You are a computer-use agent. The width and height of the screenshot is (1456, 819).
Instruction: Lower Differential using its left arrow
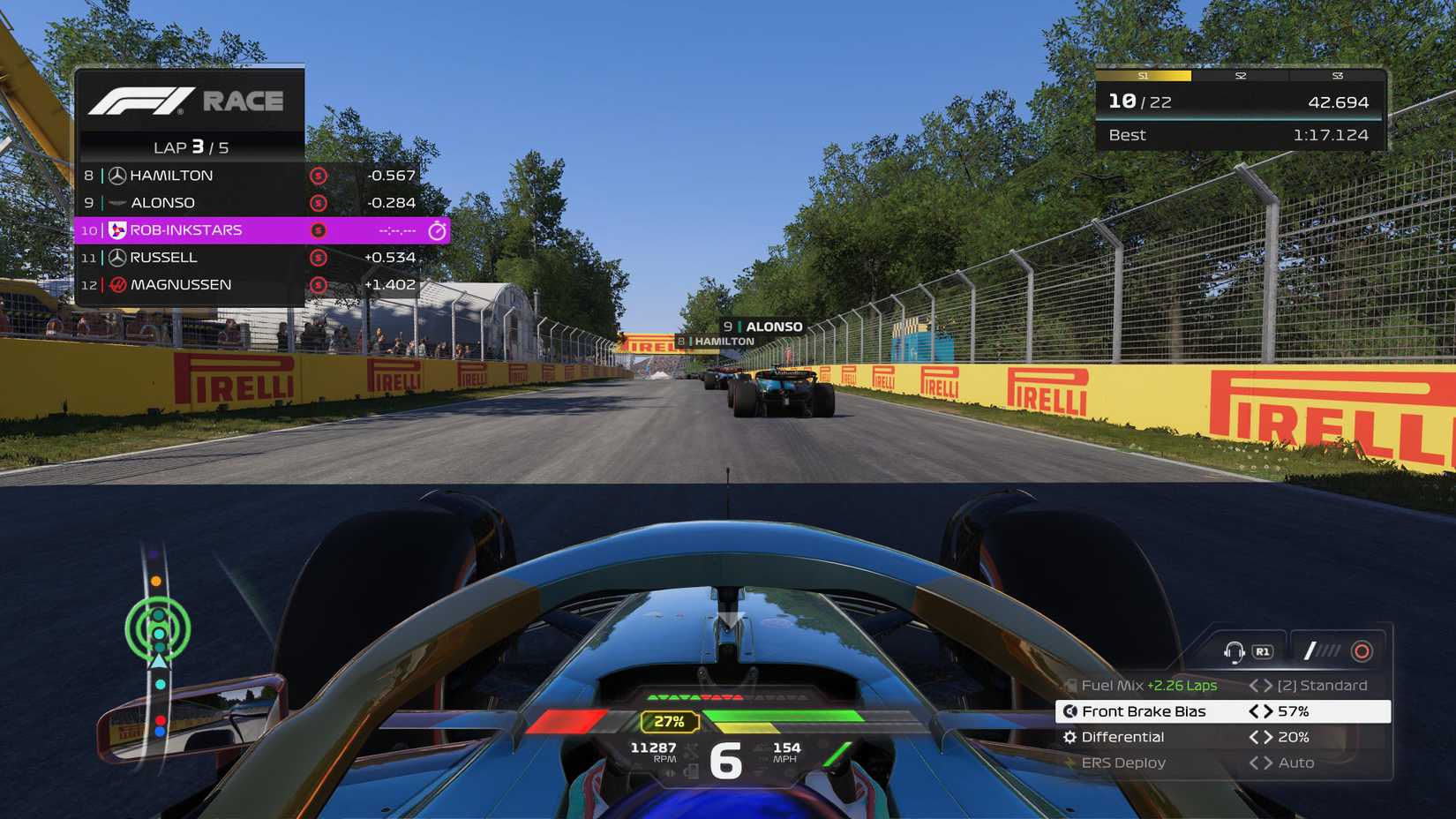click(x=1253, y=737)
